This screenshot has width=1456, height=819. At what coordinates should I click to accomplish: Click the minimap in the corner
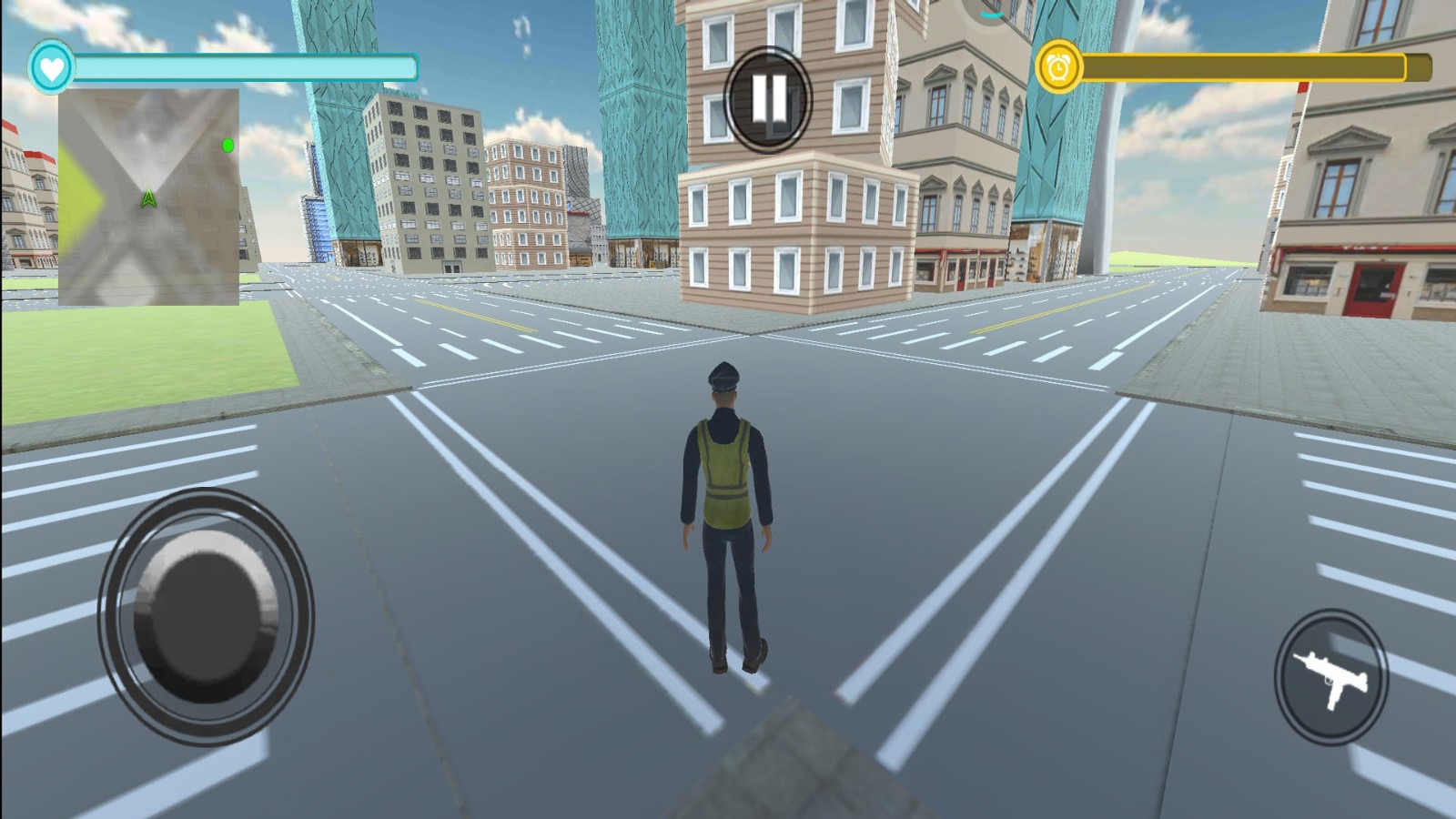click(148, 197)
